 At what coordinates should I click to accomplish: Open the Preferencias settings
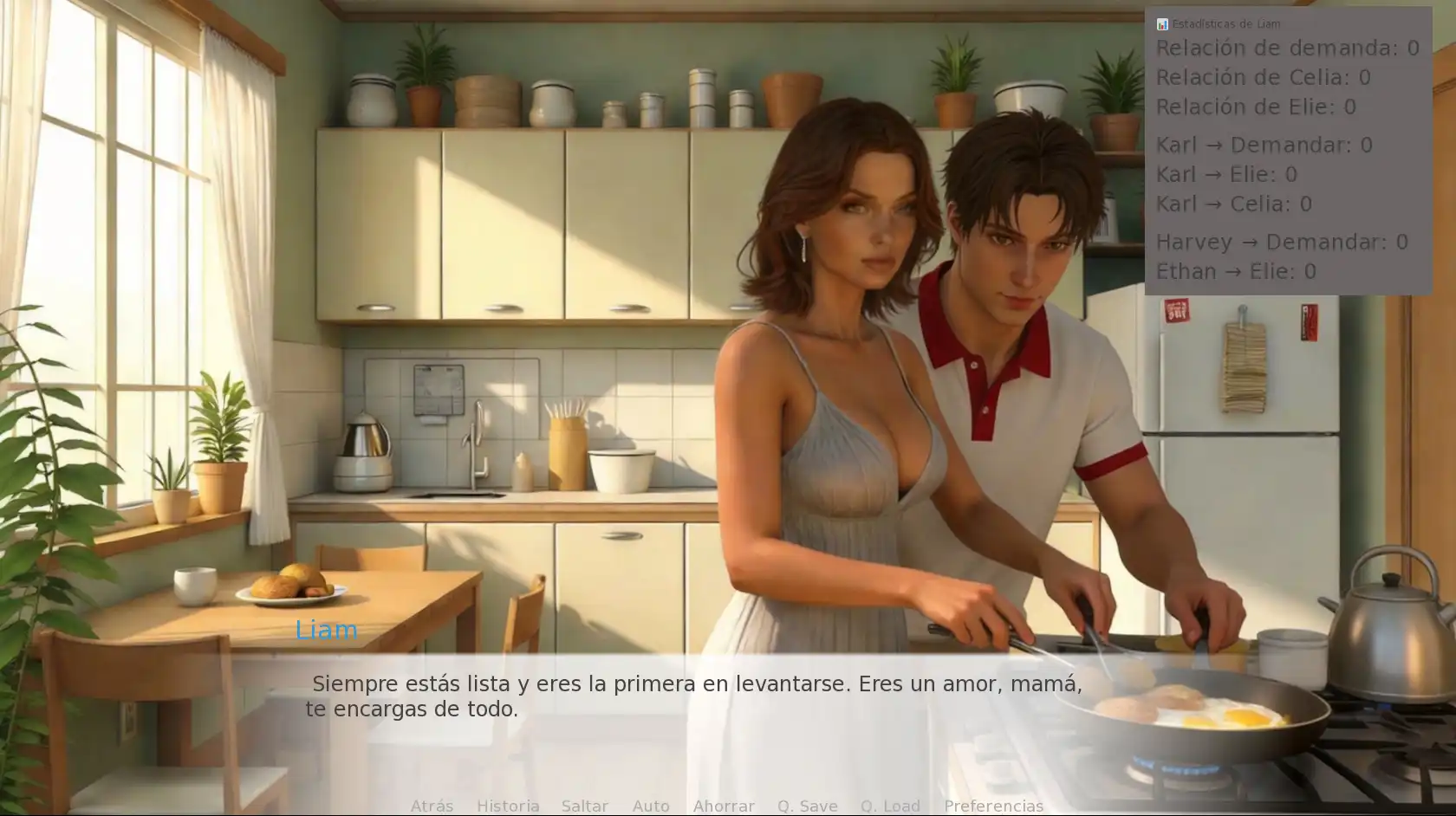(993, 806)
